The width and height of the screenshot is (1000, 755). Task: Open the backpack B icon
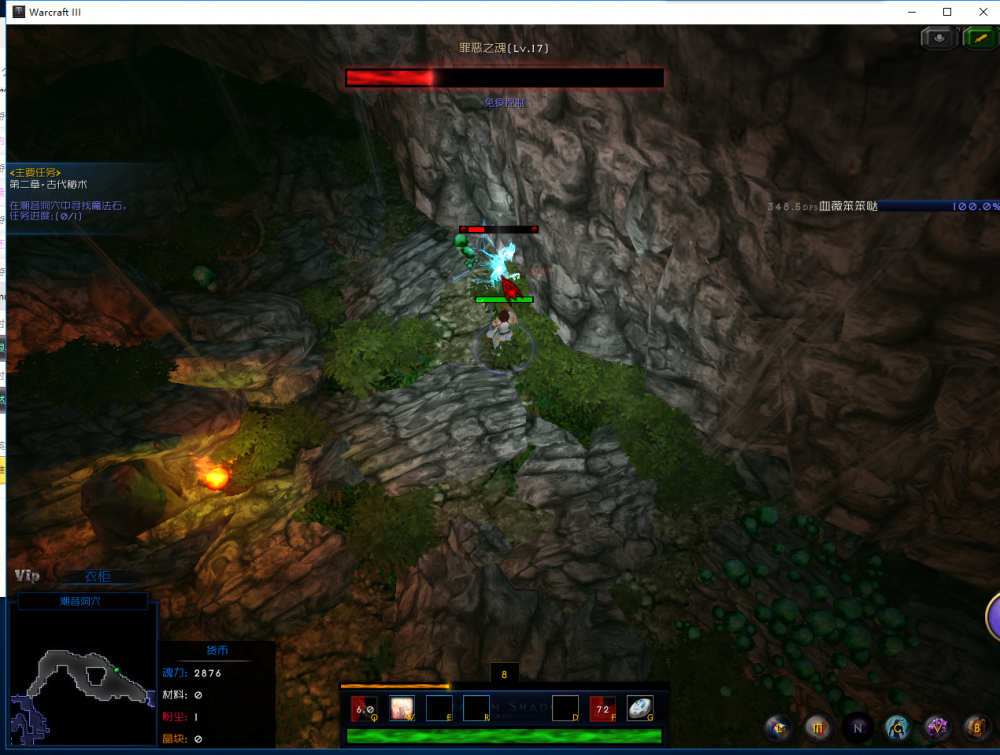click(x=976, y=727)
